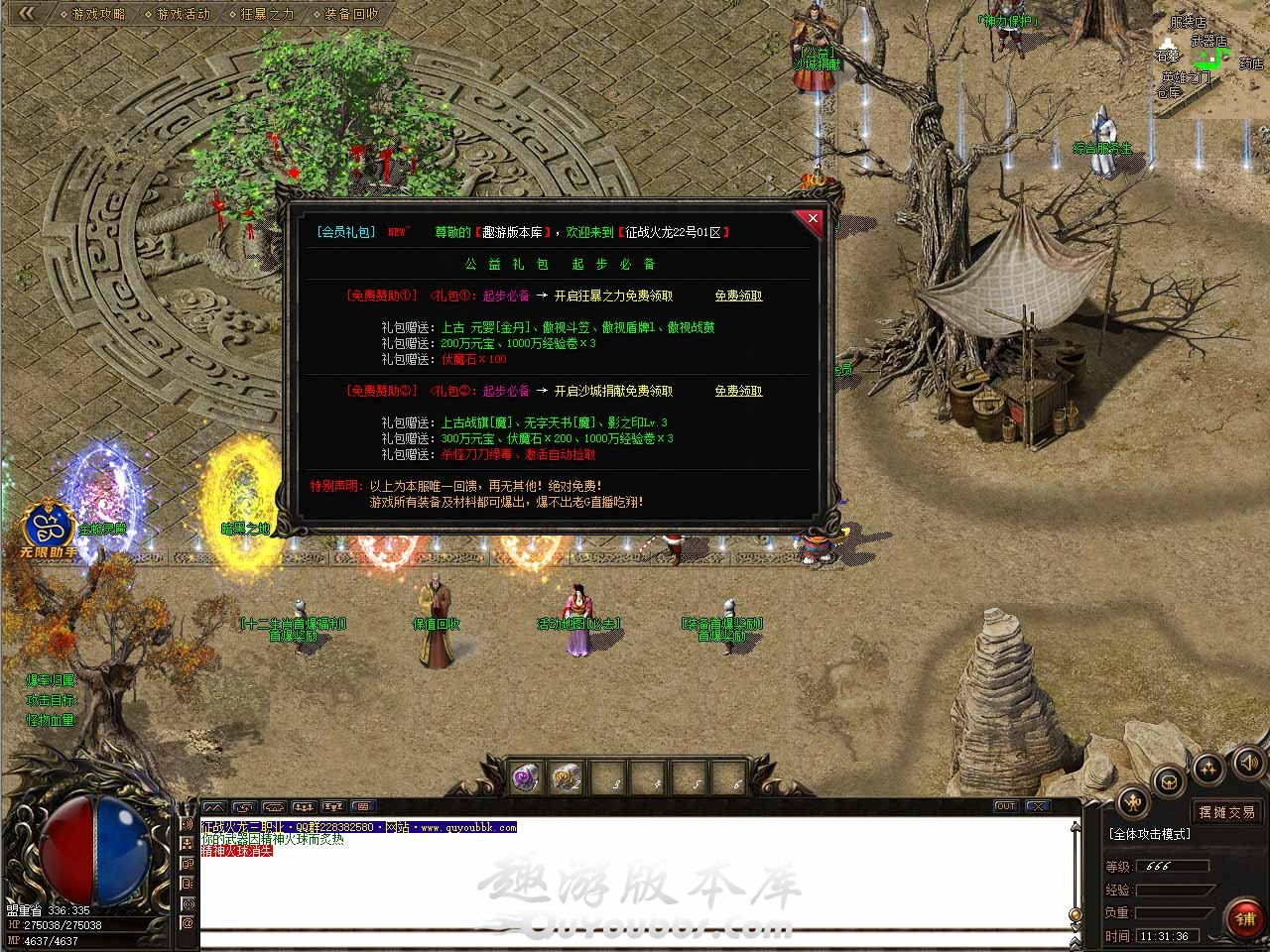1270x952 pixels.
Task: Close the 会员礼包 gift dialog
Action: pyautogui.click(x=813, y=218)
